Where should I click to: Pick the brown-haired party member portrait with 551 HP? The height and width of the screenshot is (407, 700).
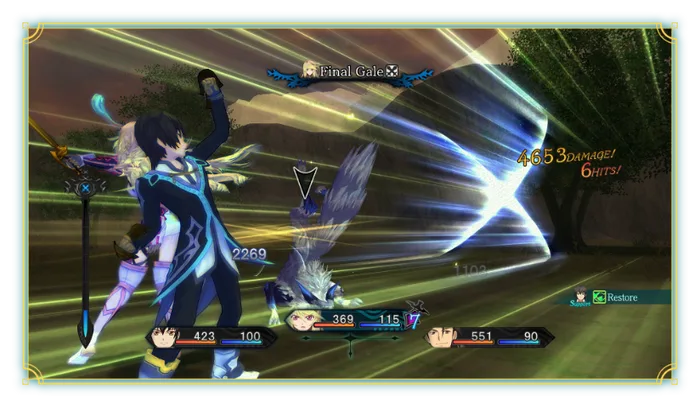click(x=438, y=337)
